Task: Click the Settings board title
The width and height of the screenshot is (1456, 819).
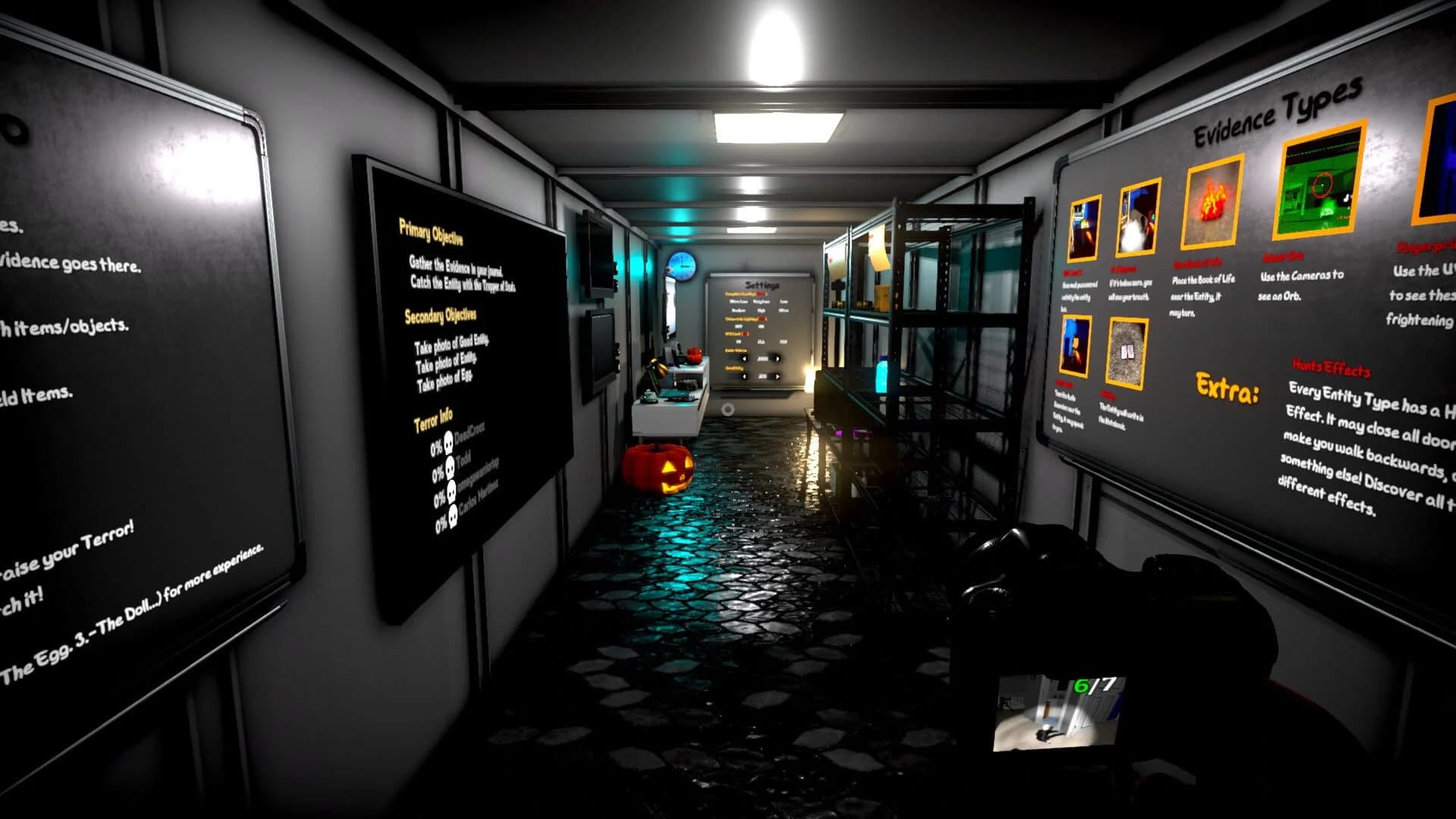Action: pos(763,285)
